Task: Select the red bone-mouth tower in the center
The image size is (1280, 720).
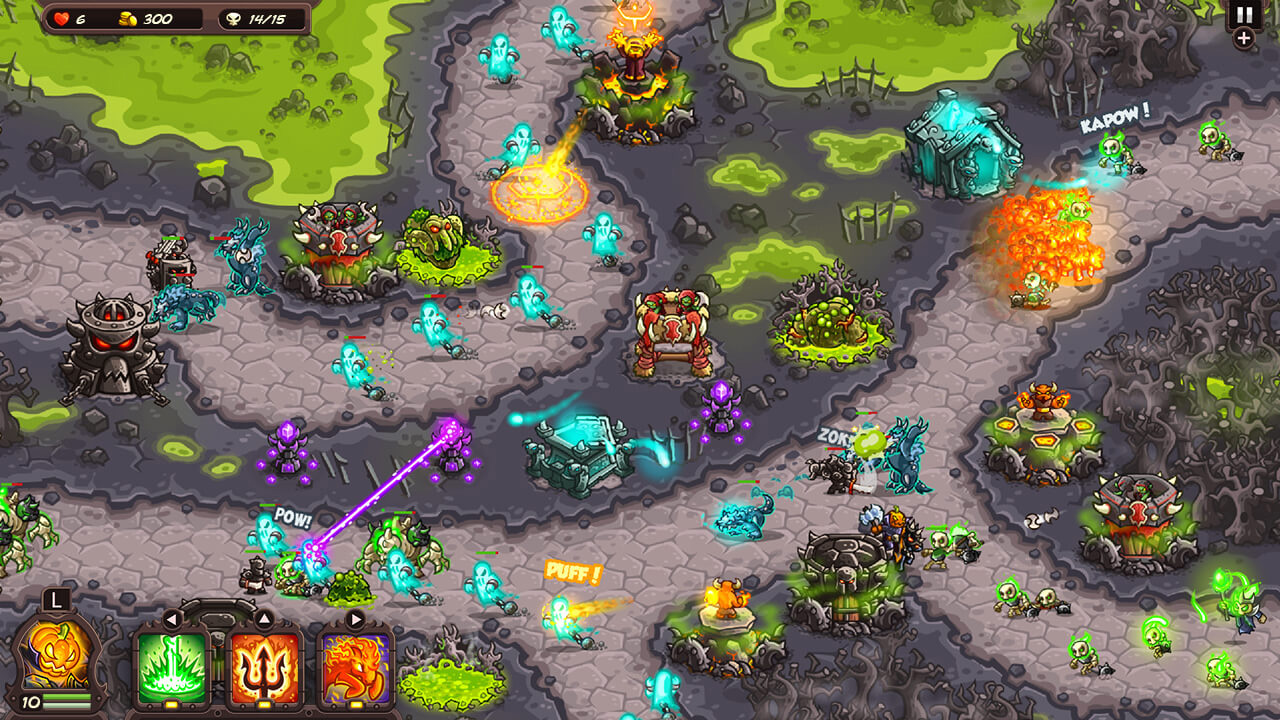Action: pos(671,330)
